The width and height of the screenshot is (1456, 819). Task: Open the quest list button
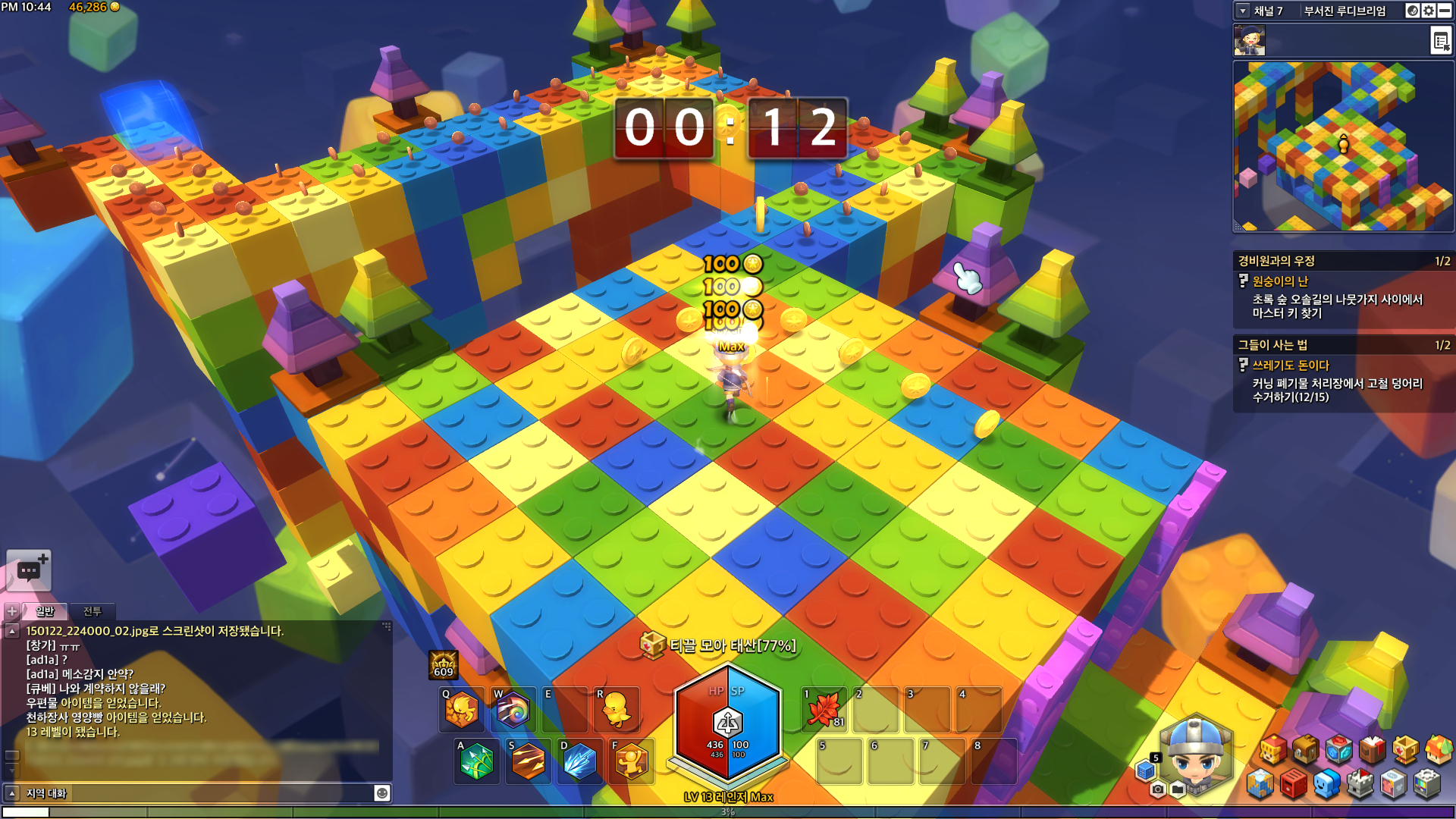click(x=1440, y=40)
